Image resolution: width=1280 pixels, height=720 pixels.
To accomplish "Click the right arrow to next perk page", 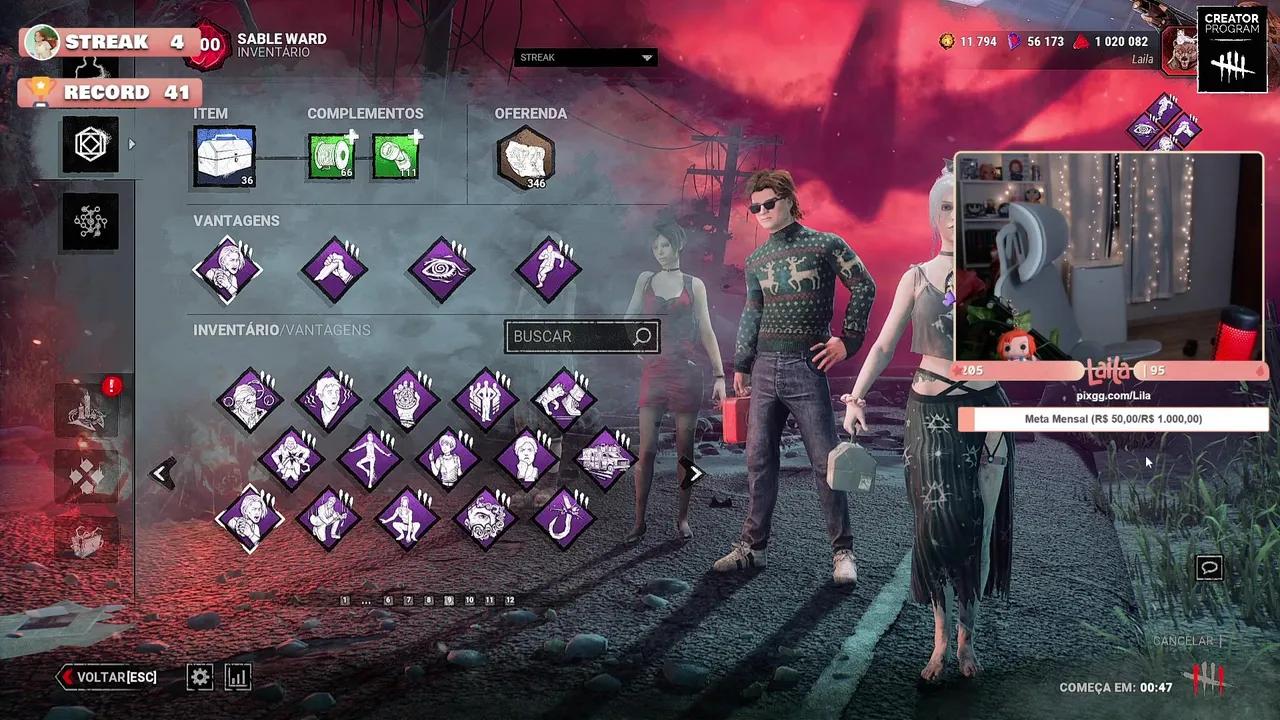I will [694, 472].
